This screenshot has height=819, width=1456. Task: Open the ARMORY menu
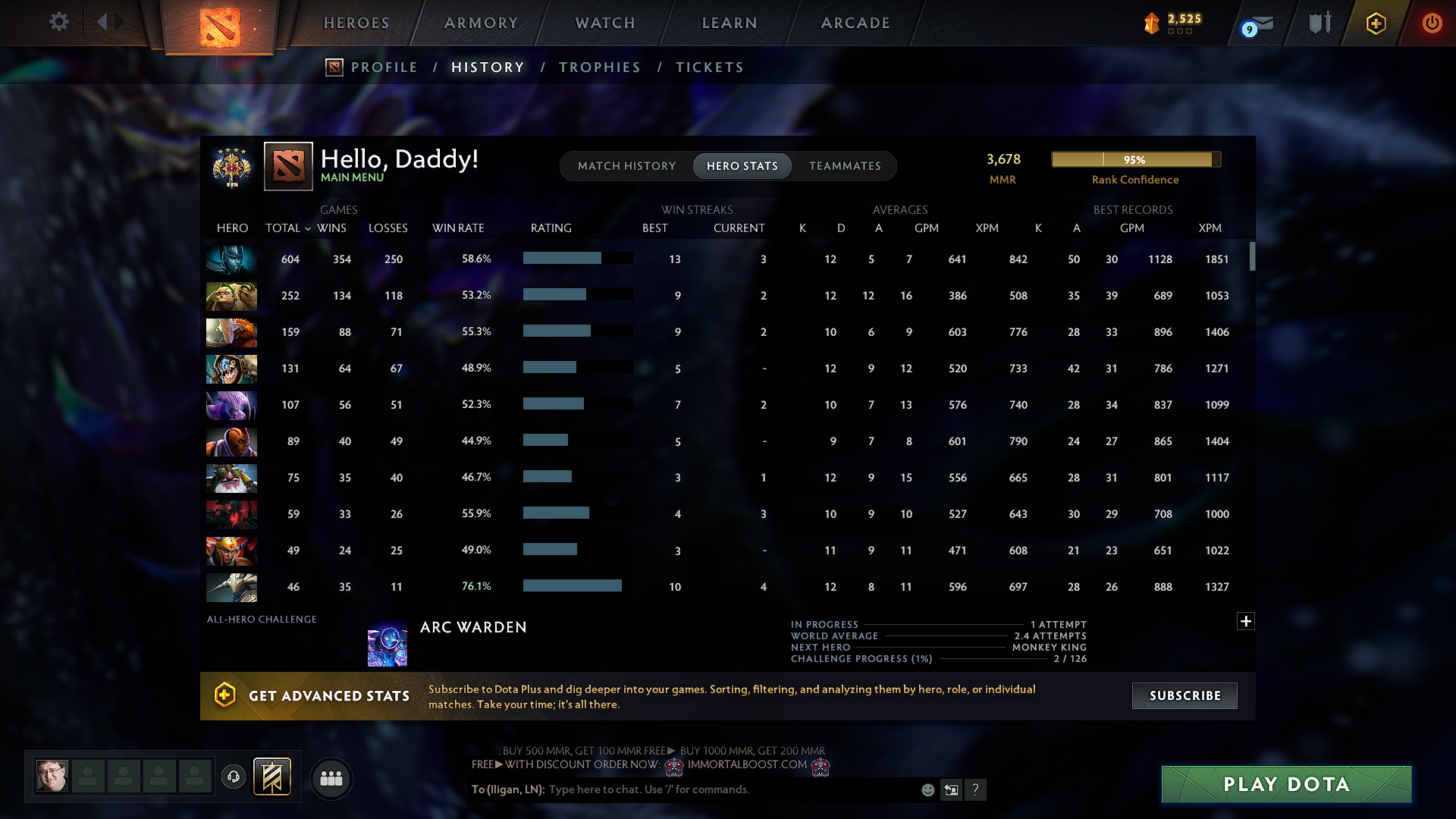(479, 23)
